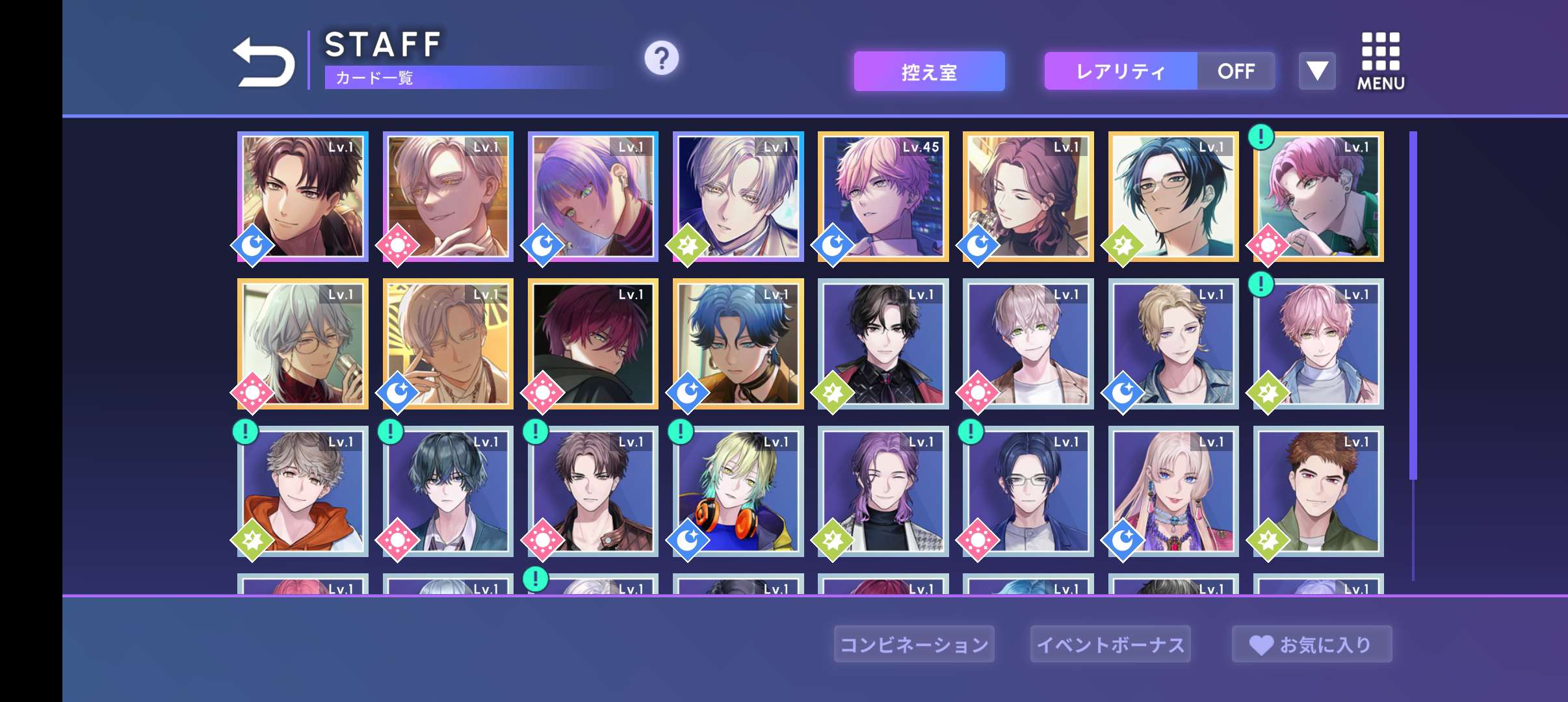Image resolution: width=1568 pixels, height=702 pixels.
Task: Flip sort order with the triangle button
Action: [1317, 71]
